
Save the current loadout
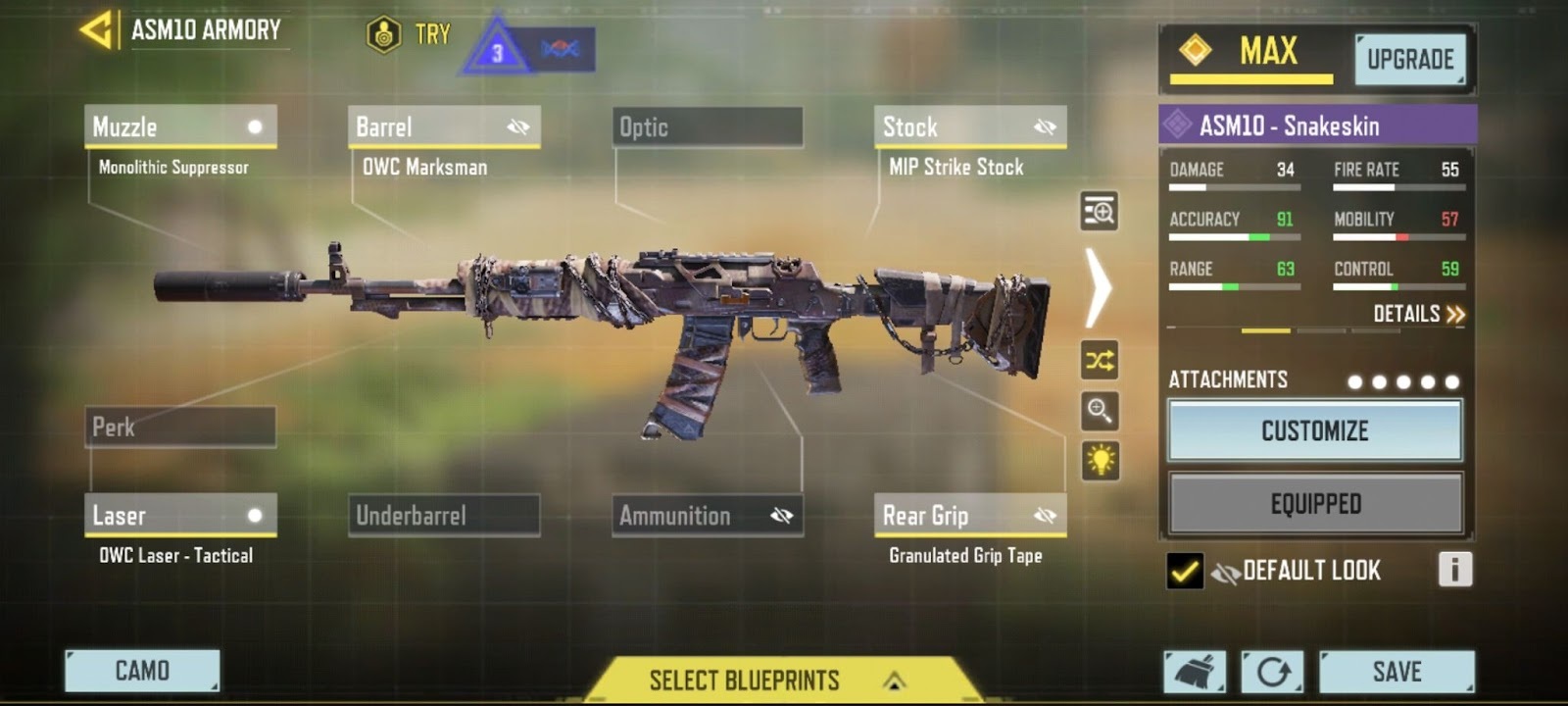(1396, 672)
